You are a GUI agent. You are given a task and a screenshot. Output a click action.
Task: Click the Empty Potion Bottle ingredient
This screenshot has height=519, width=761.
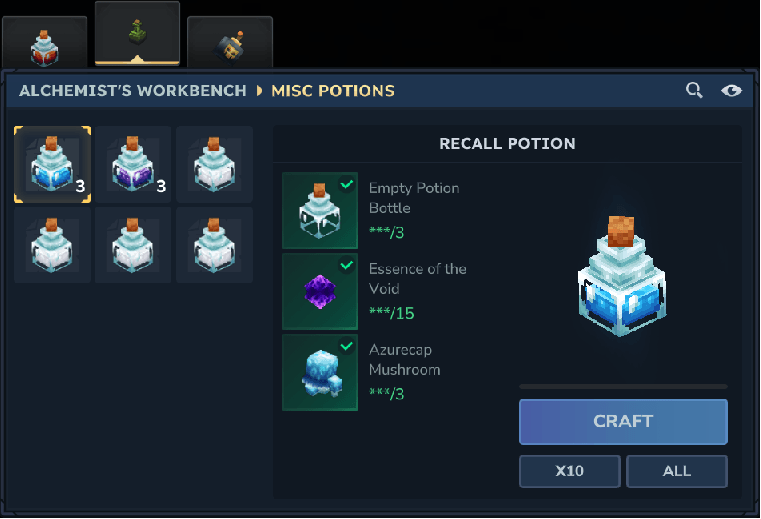pos(320,210)
